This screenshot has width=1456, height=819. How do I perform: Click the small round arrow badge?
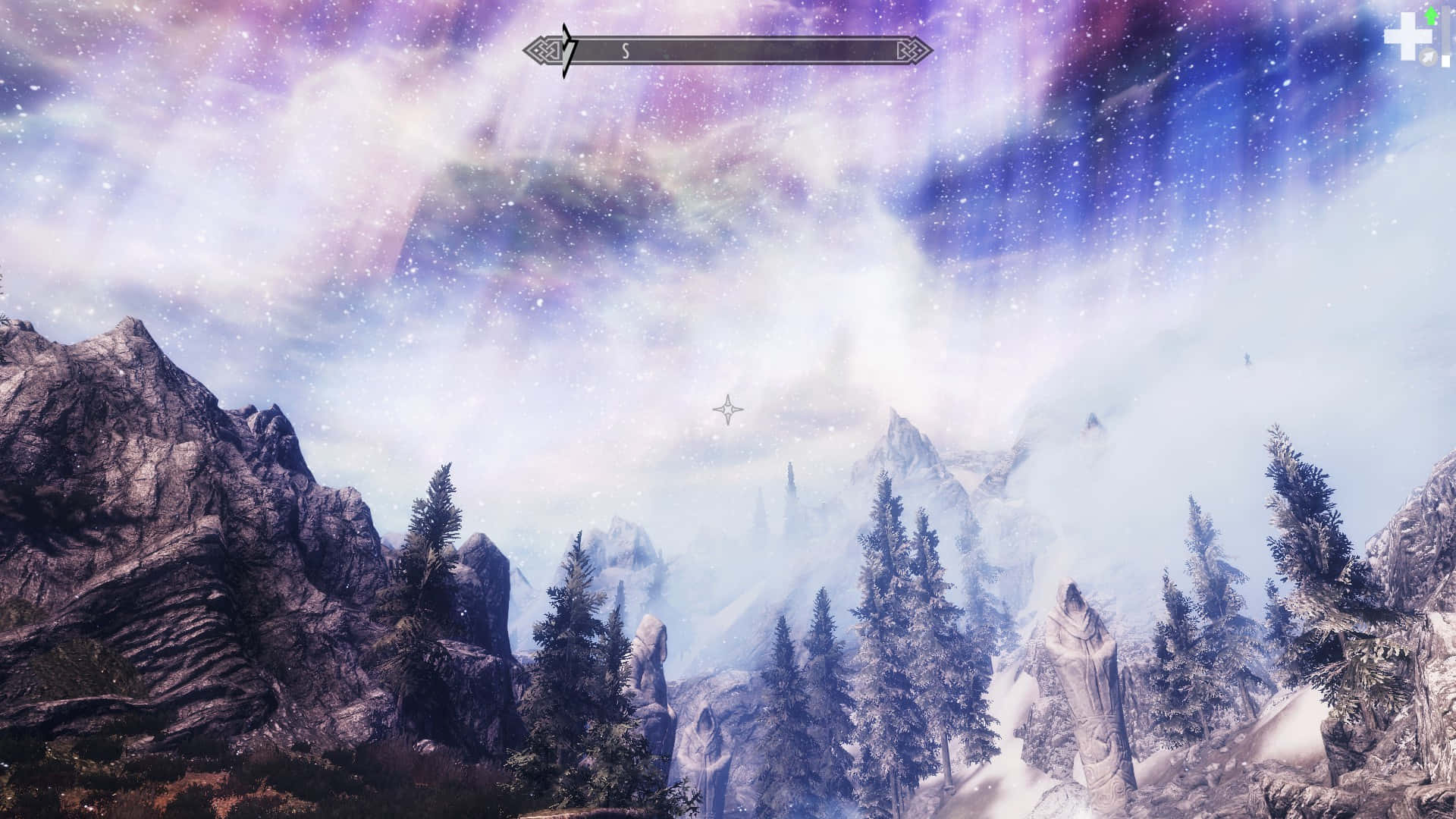coord(1429,57)
